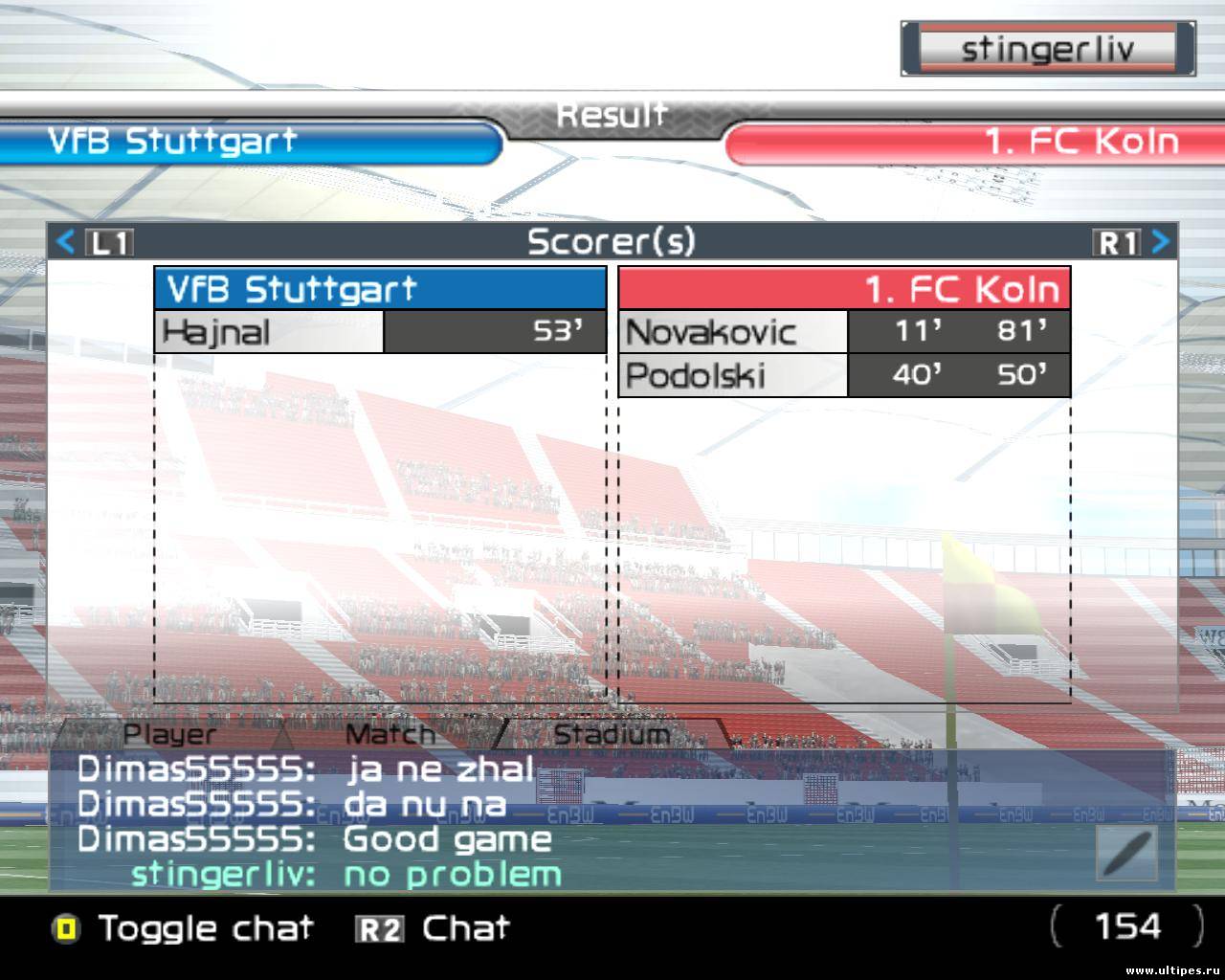This screenshot has height=980, width=1225.
Task: Open the Match tab
Action: click(390, 735)
